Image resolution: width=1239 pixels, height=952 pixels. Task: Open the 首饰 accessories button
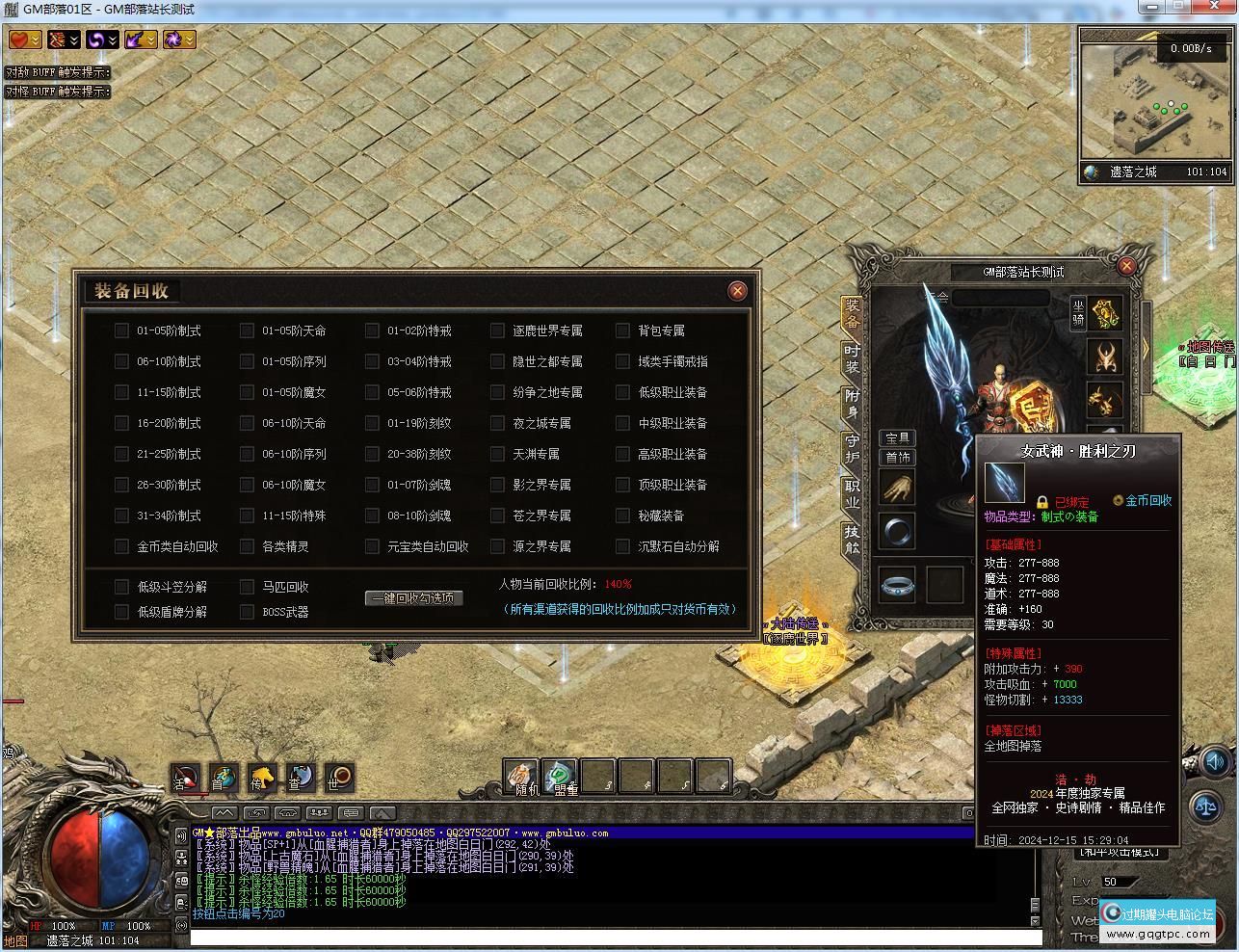898,458
